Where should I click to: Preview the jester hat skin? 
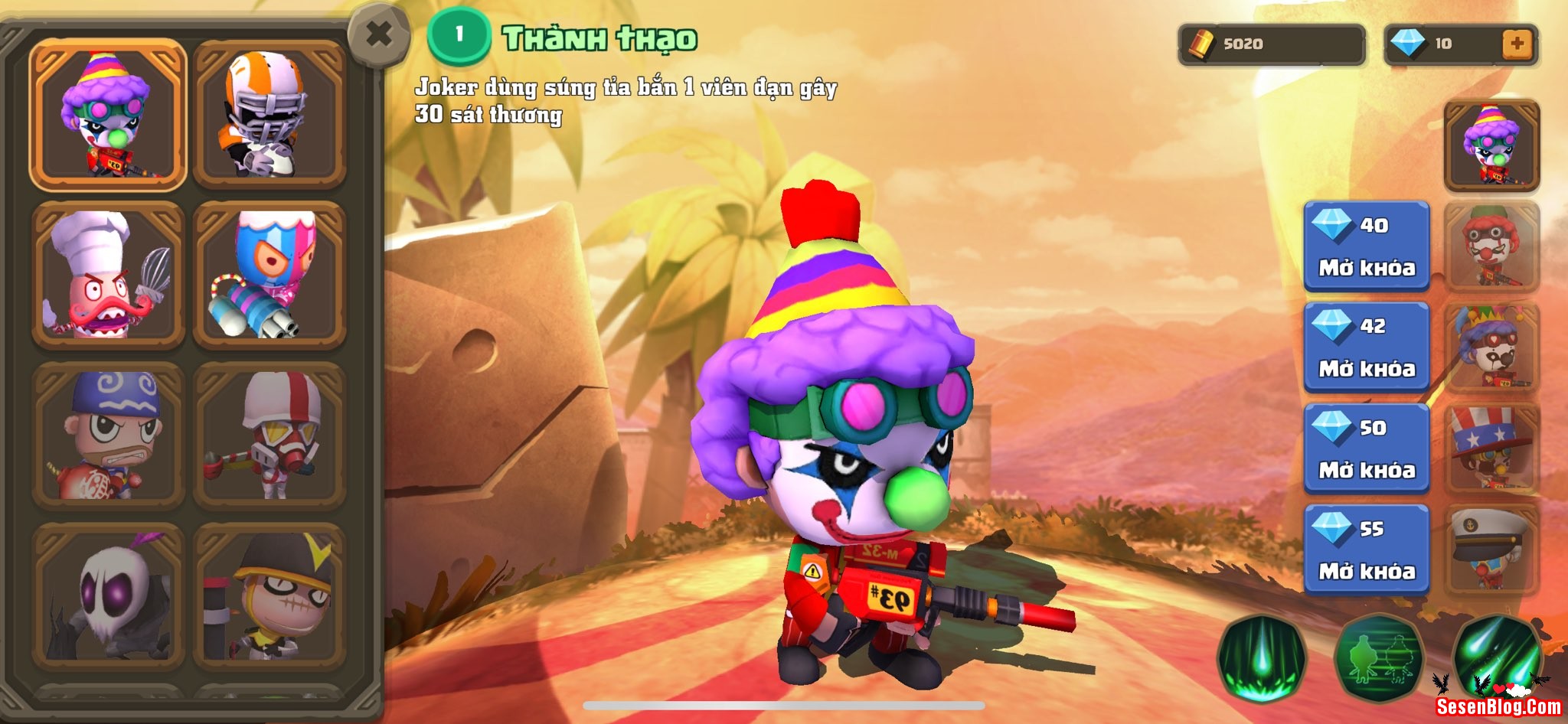(1491, 347)
